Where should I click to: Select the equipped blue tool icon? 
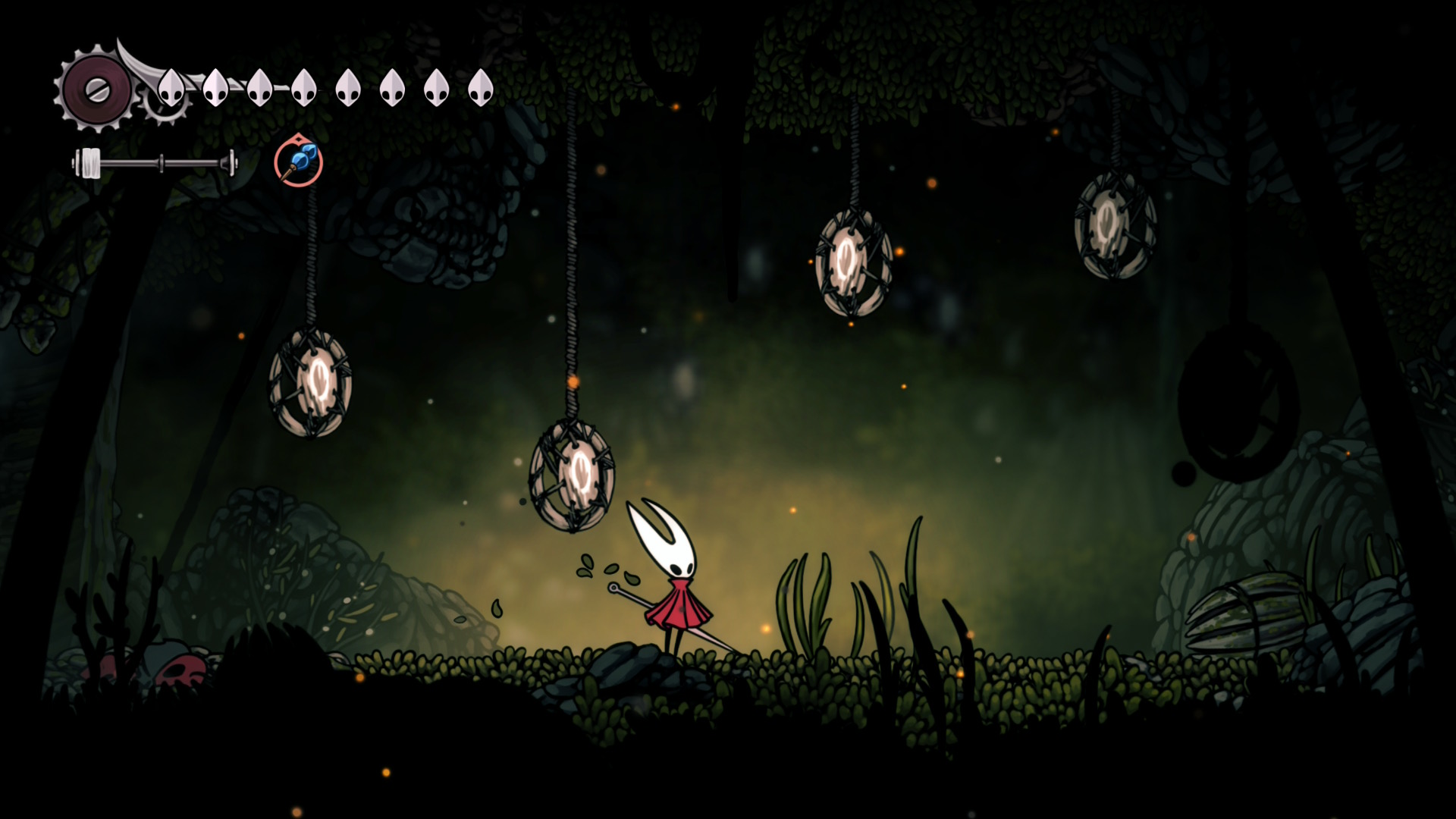click(x=298, y=162)
